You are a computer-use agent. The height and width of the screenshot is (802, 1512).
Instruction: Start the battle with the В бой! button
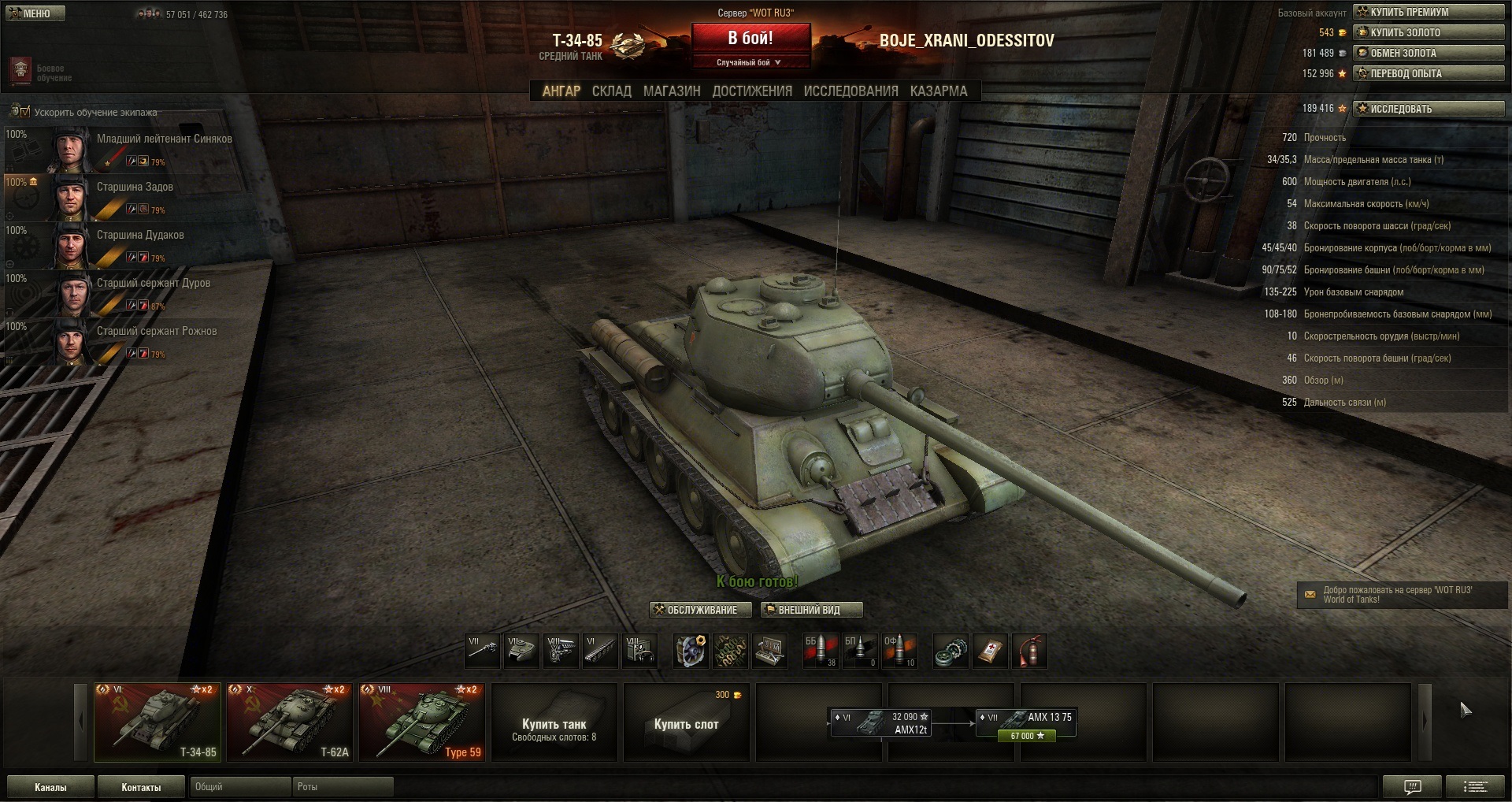tap(750, 38)
